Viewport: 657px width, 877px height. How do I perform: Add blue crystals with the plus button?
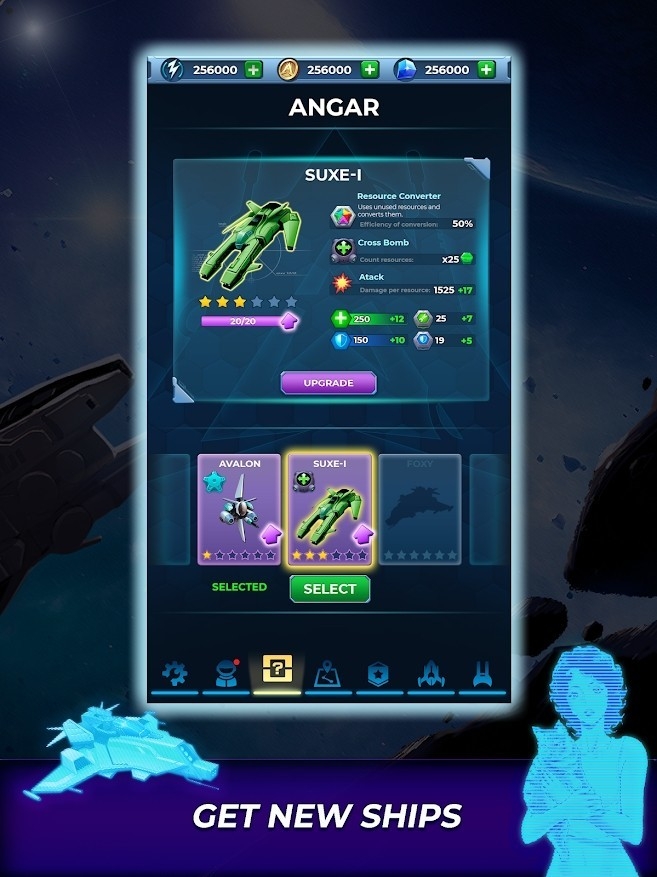pyautogui.click(x=486, y=70)
